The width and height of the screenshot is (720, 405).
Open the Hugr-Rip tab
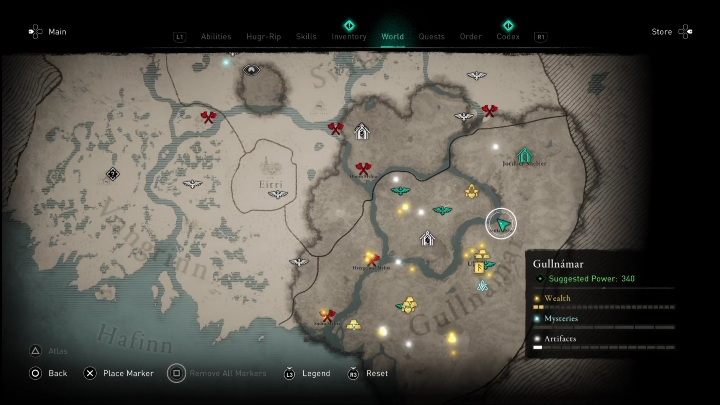click(x=263, y=37)
